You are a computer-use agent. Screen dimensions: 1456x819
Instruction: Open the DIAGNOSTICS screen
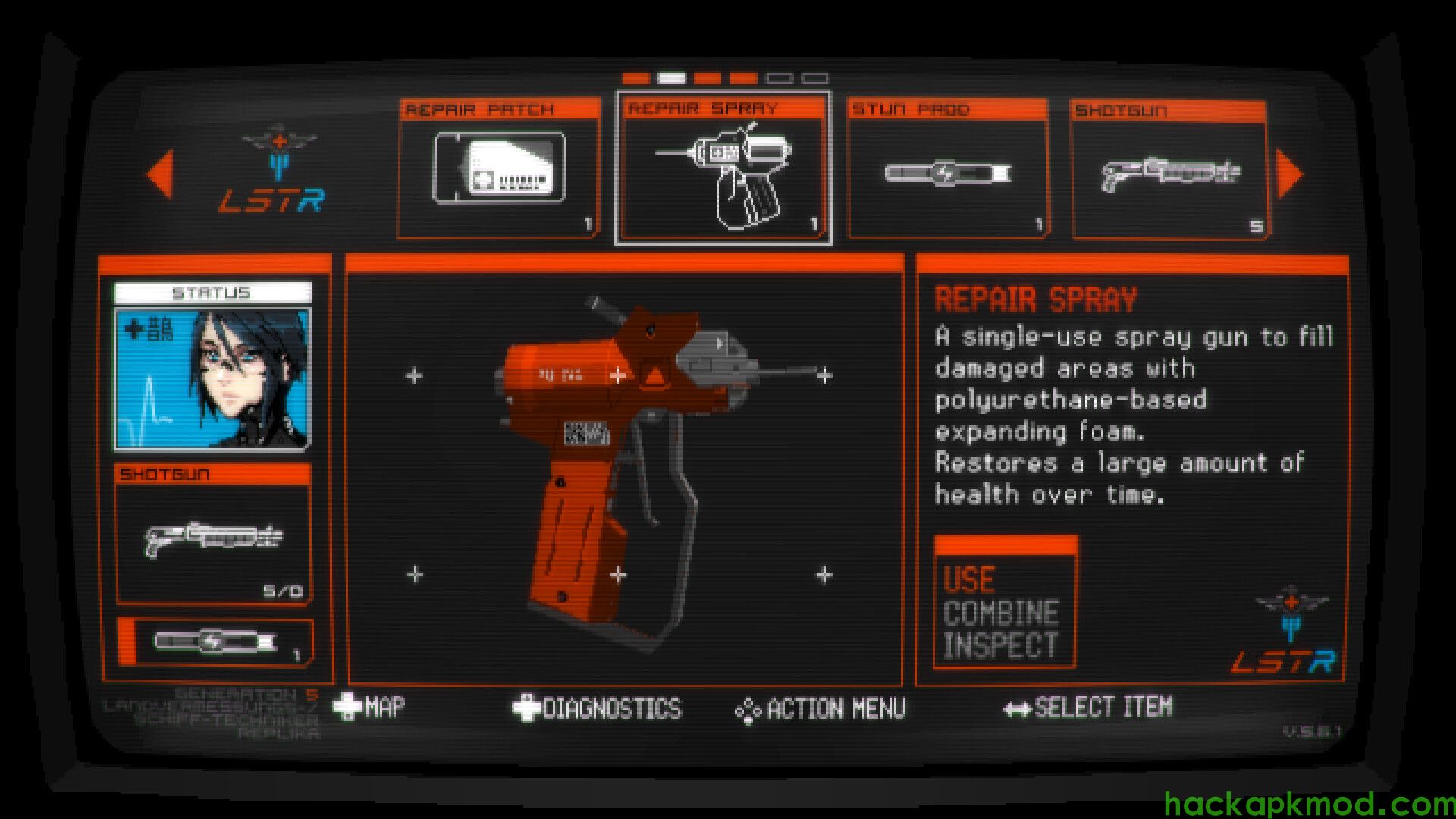(598, 708)
